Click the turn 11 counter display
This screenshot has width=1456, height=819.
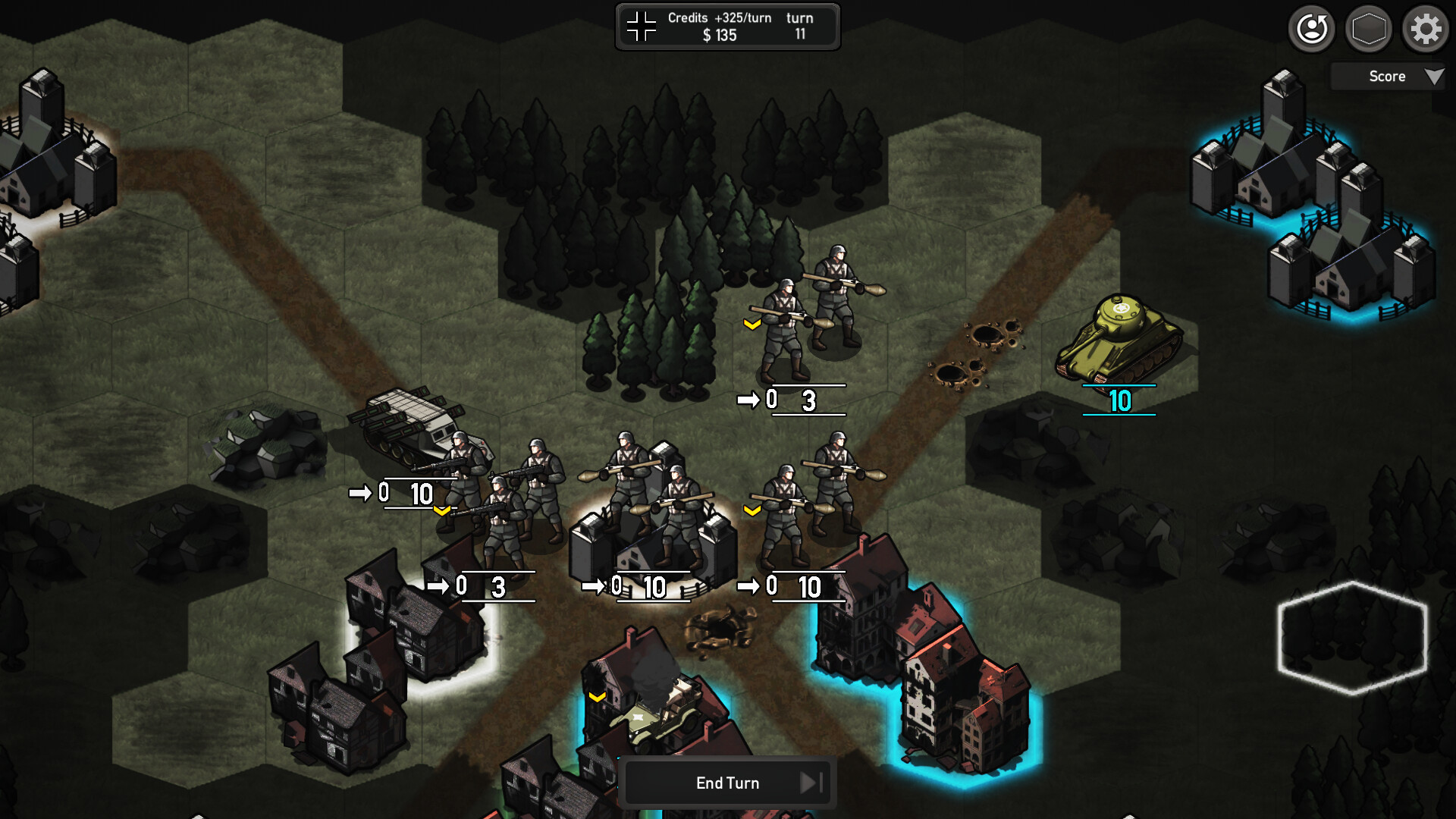pyautogui.click(x=800, y=26)
